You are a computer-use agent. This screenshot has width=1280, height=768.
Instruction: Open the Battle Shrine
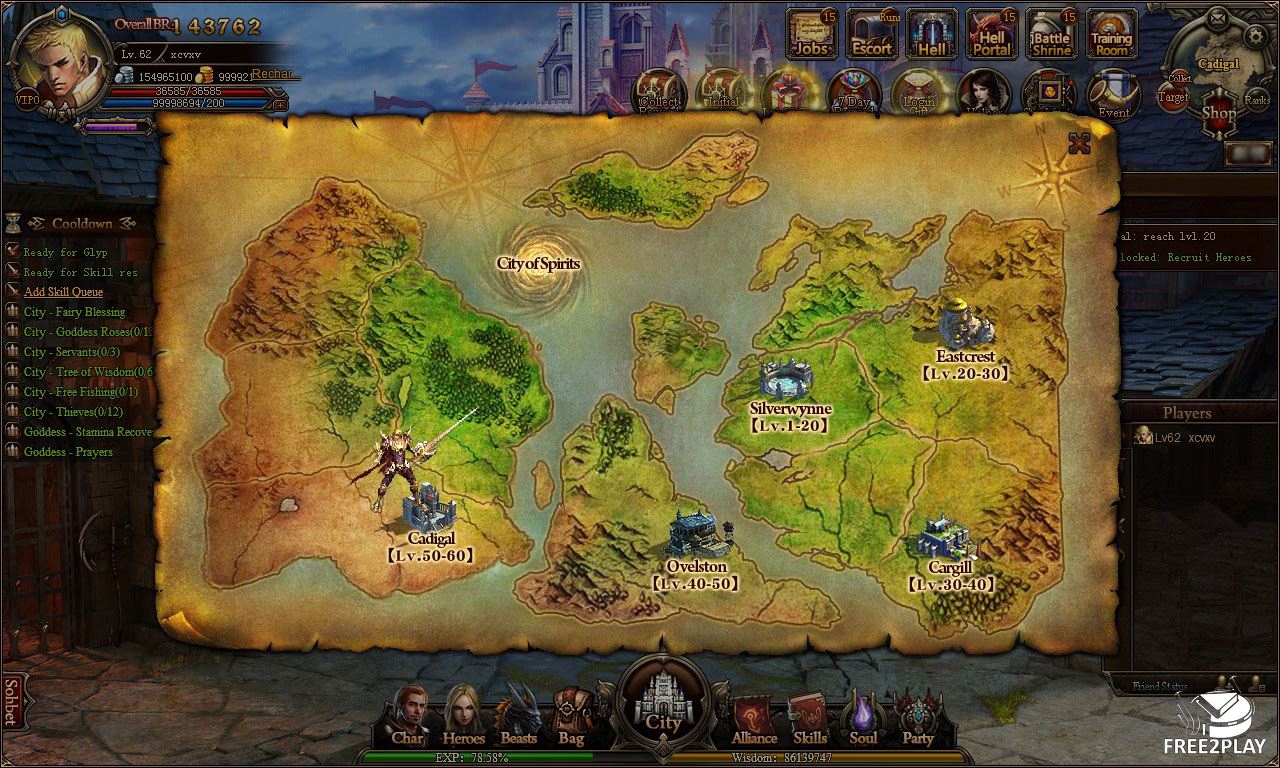coord(1052,34)
